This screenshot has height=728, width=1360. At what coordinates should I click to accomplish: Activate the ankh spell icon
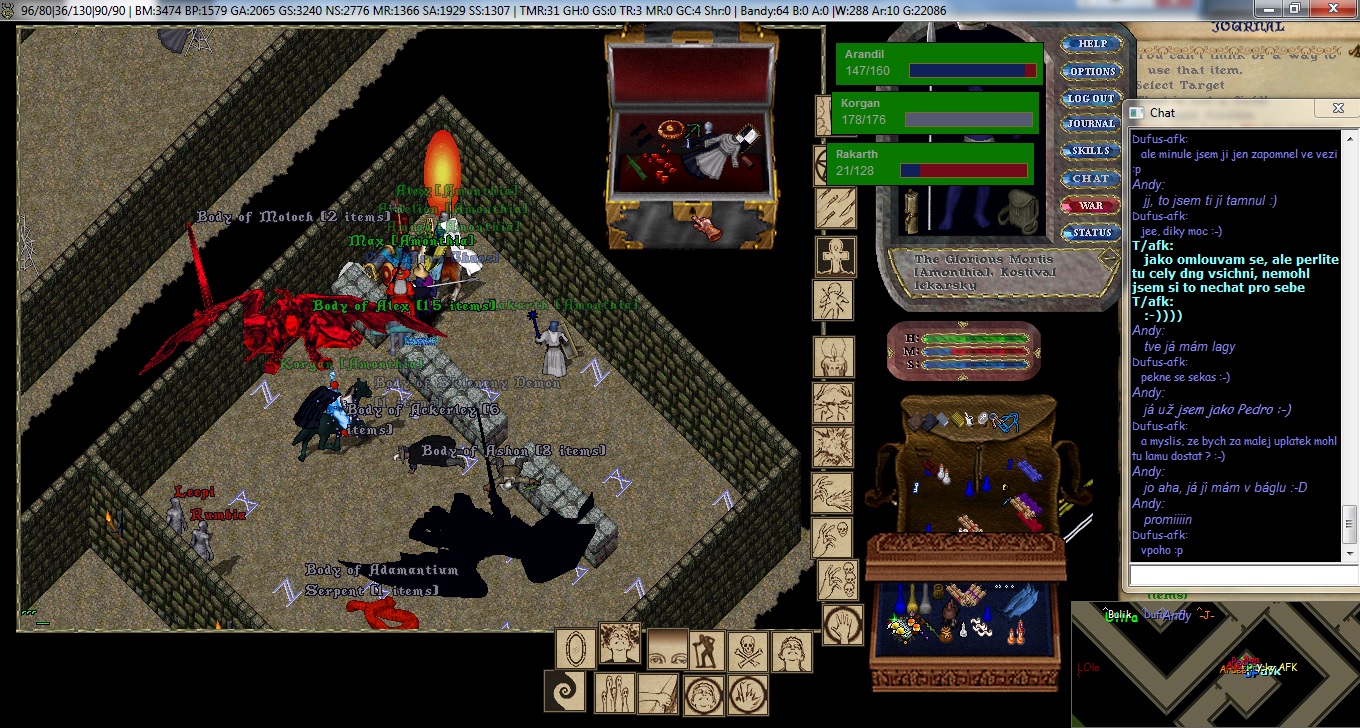tap(834, 256)
